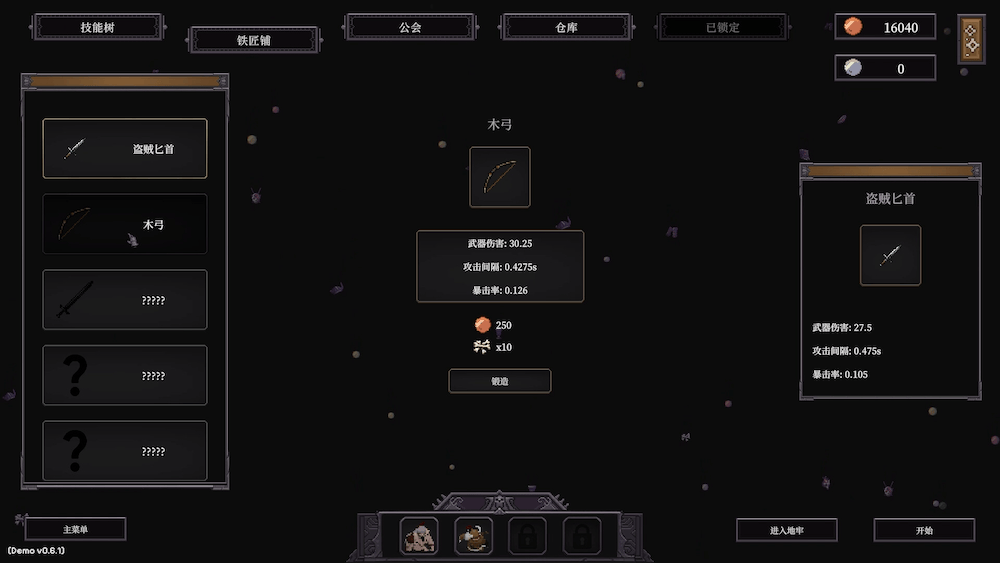This screenshot has height=563, width=1000.
Task: Open the 主菜单 main menu
Action: 76,529
